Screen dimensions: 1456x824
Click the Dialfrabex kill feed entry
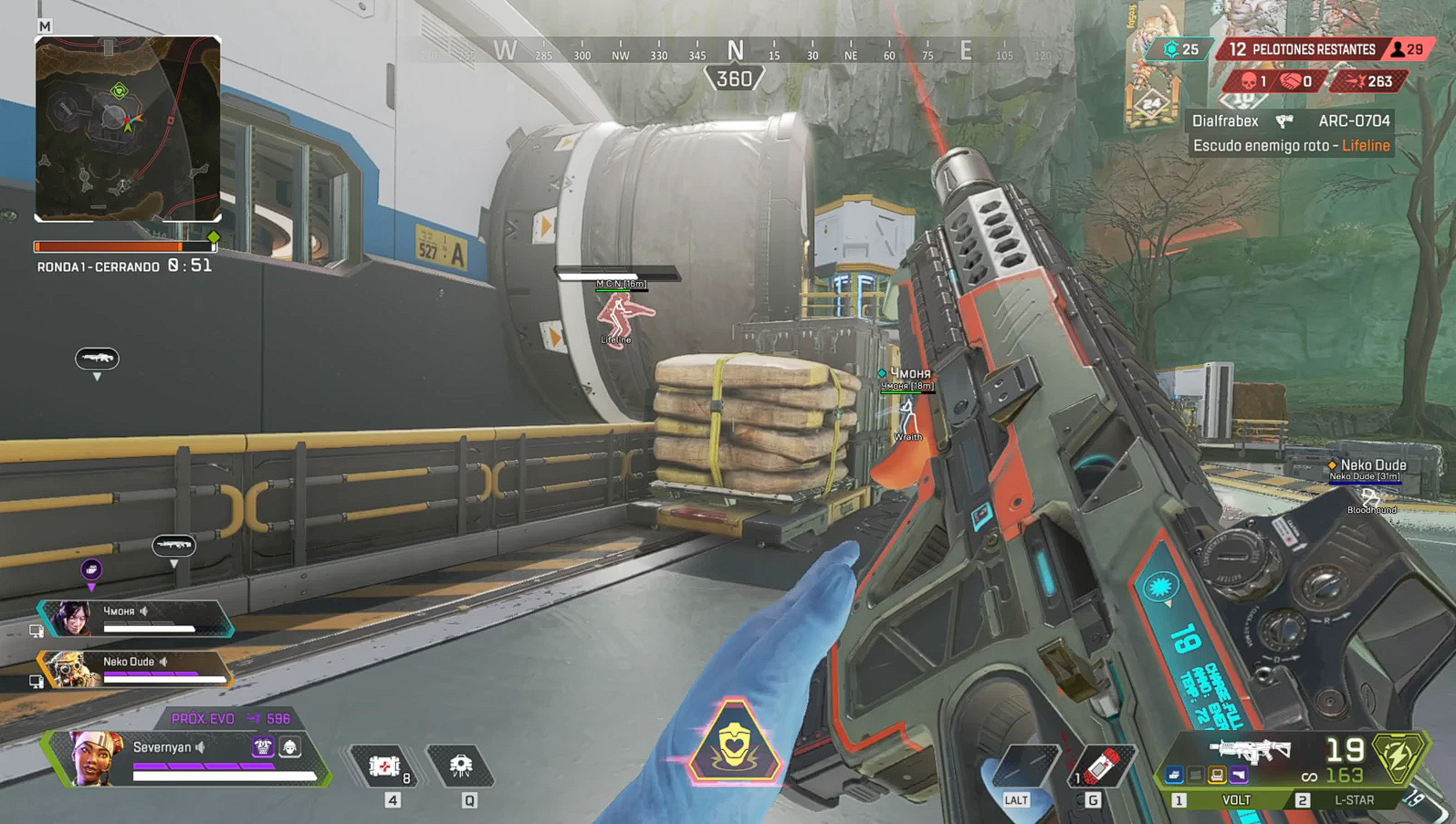pyautogui.click(x=1291, y=121)
